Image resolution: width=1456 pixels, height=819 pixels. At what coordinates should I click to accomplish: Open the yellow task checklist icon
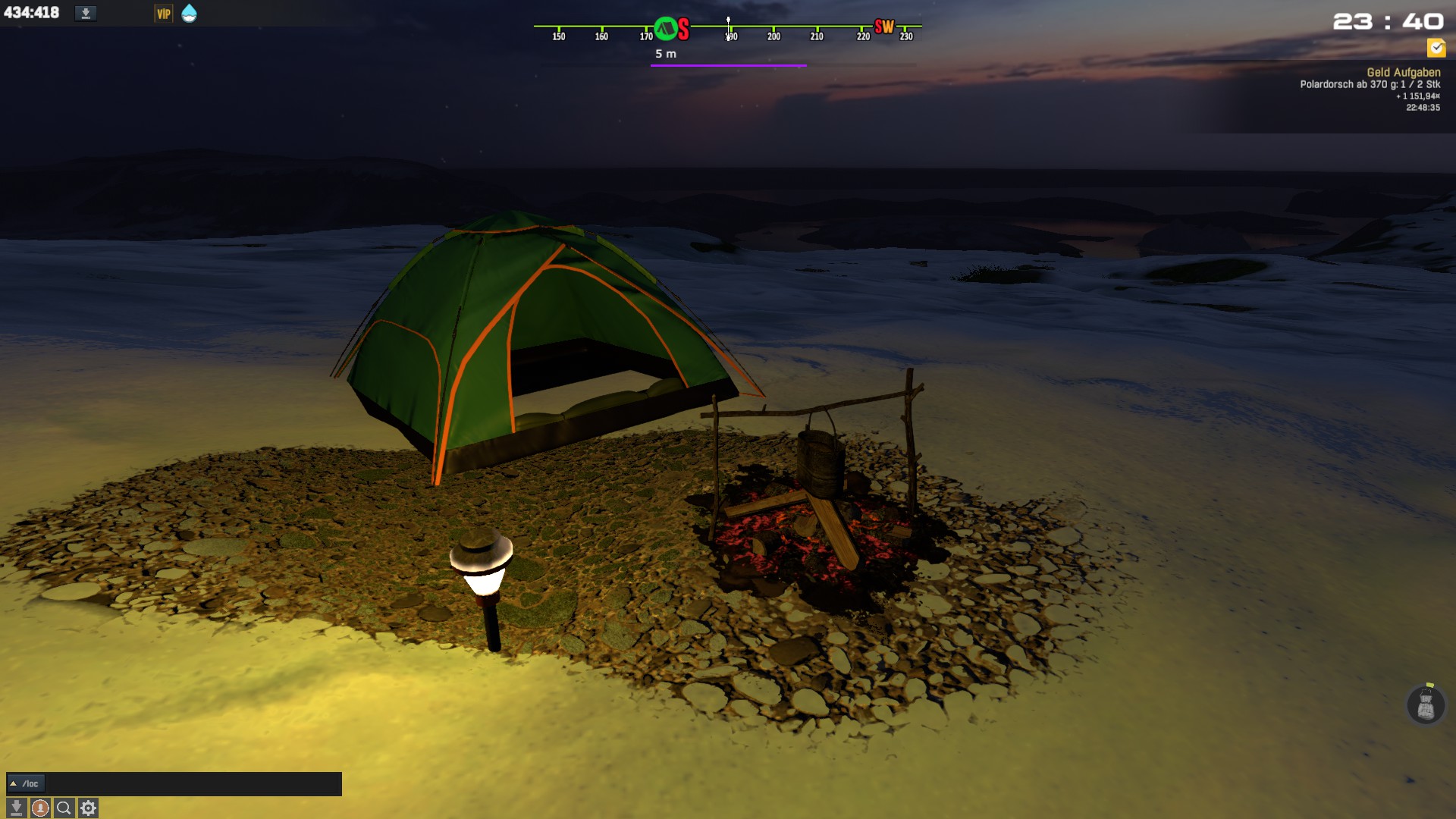click(1436, 48)
